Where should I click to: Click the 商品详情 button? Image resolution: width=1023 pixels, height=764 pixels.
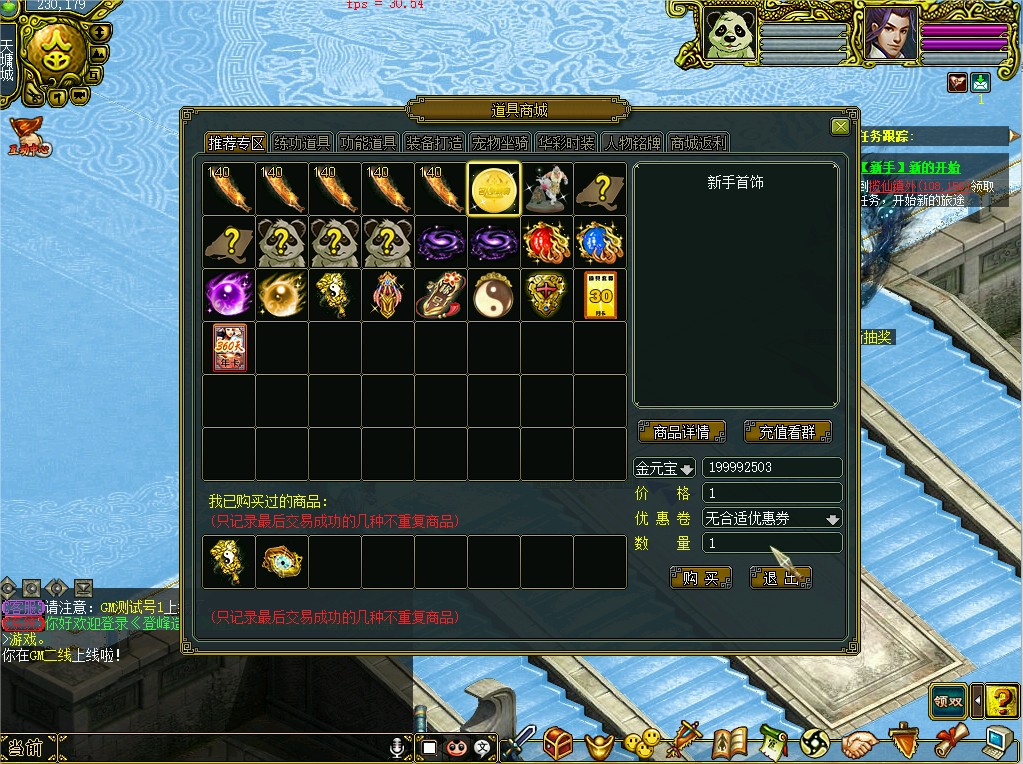pos(681,433)
